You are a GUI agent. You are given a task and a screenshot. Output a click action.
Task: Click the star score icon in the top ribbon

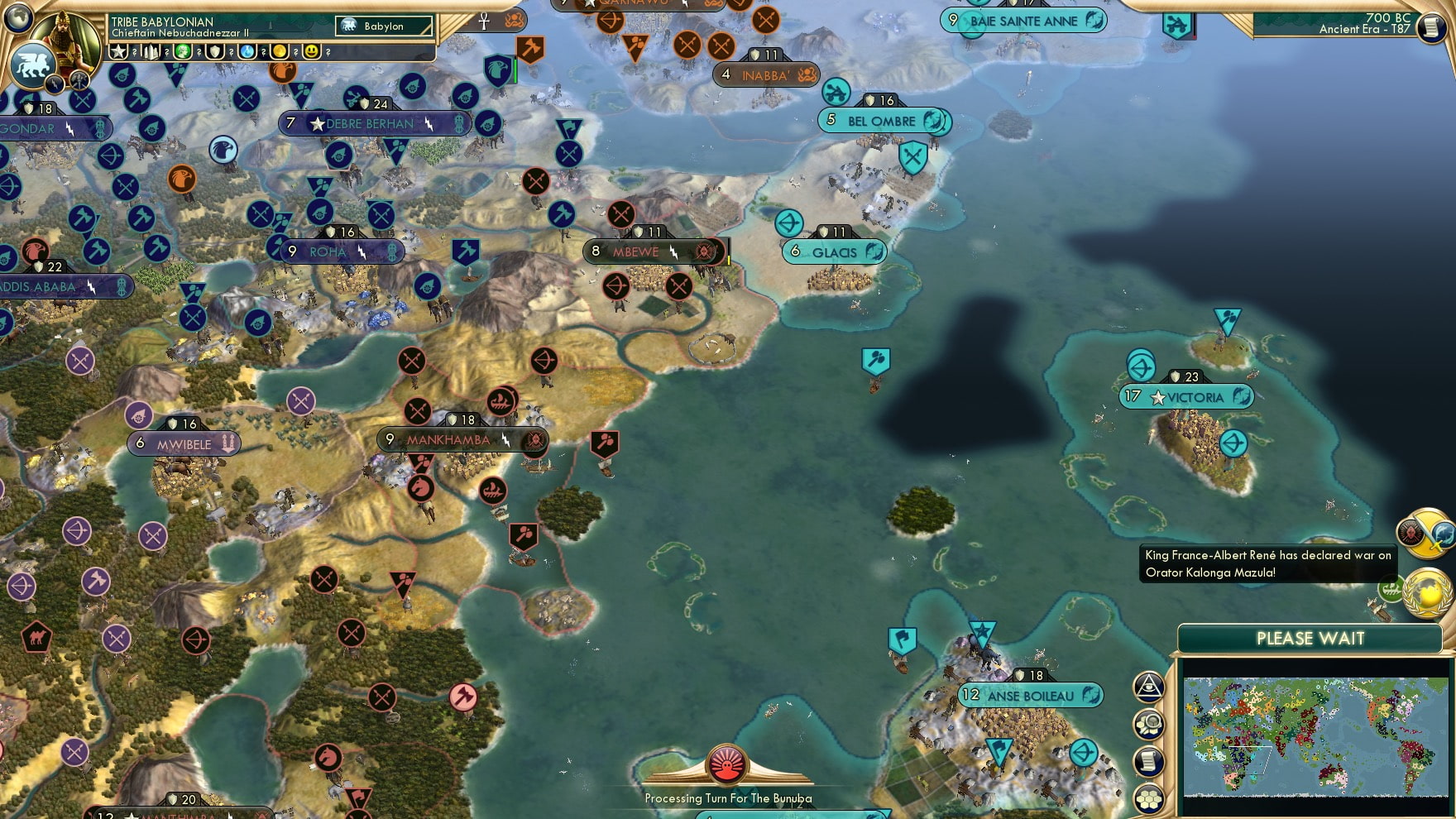(118, 51)
